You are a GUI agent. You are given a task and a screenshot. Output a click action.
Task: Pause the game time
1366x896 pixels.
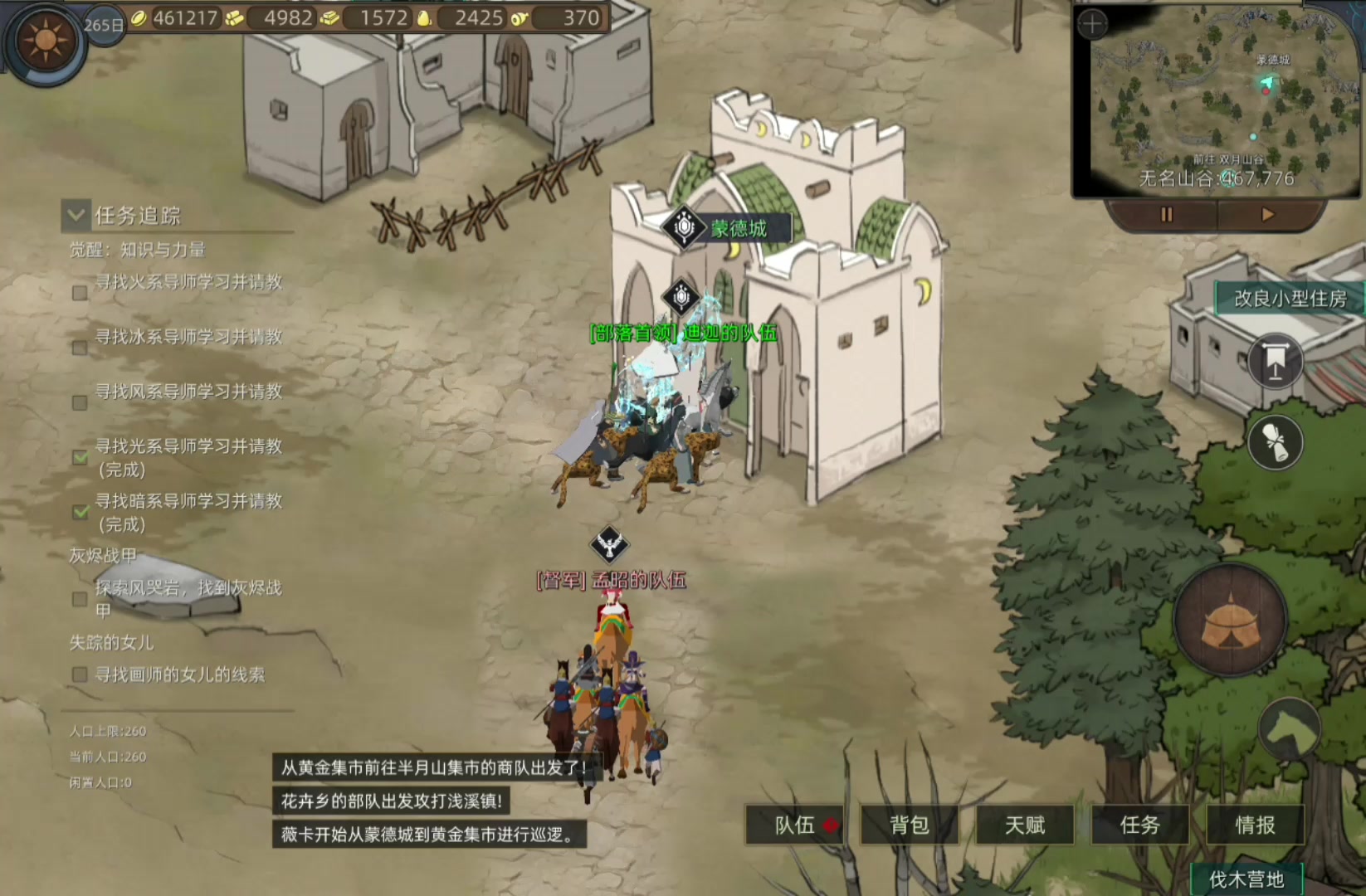(x=1166, y=215)
